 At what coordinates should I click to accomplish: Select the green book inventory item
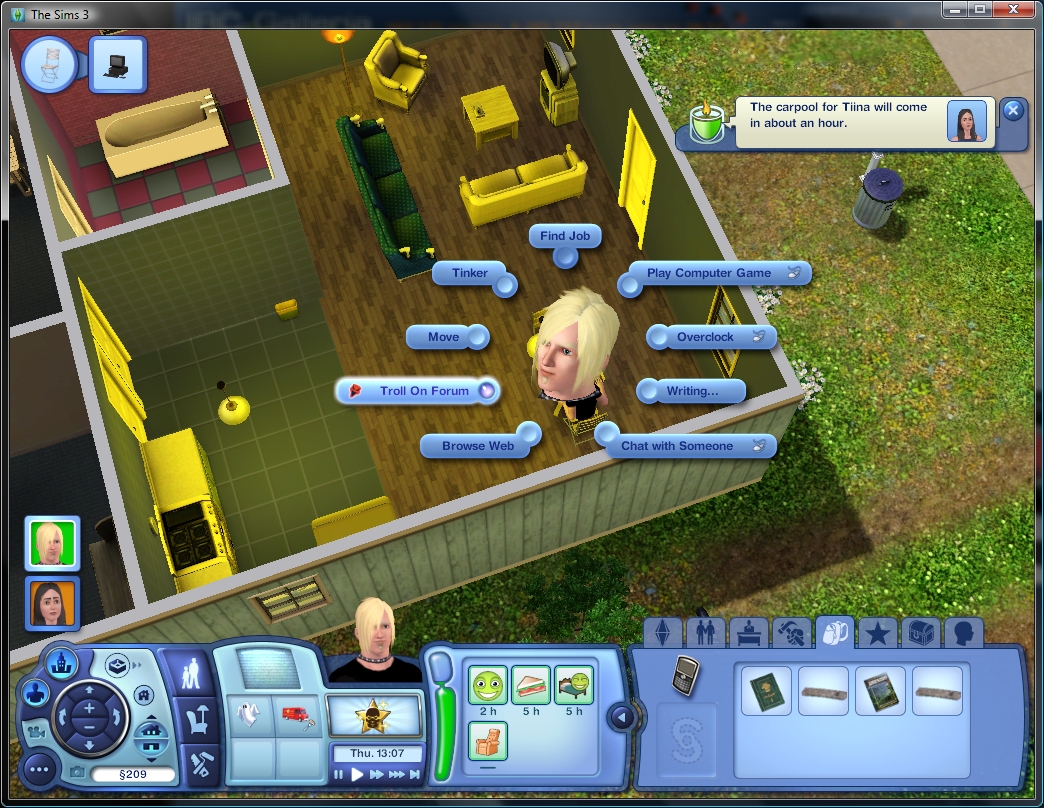766,690
